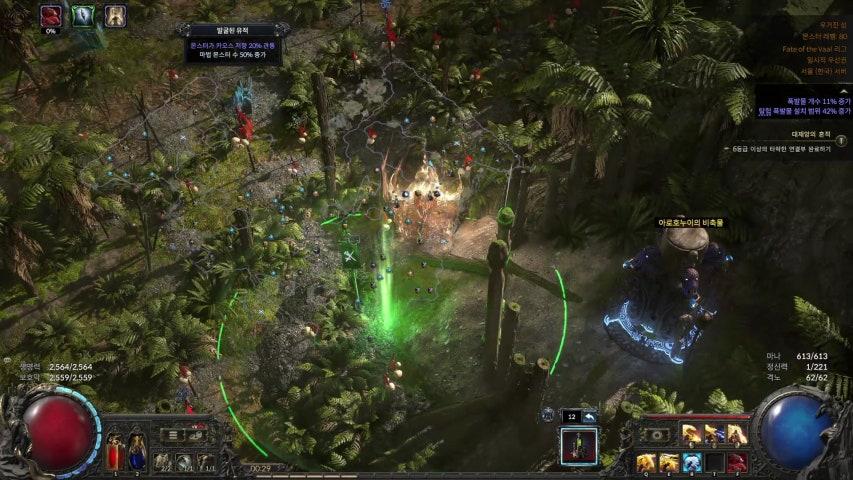Use the blue mana flask
The image size is (853, 480).
coord(137,451)
